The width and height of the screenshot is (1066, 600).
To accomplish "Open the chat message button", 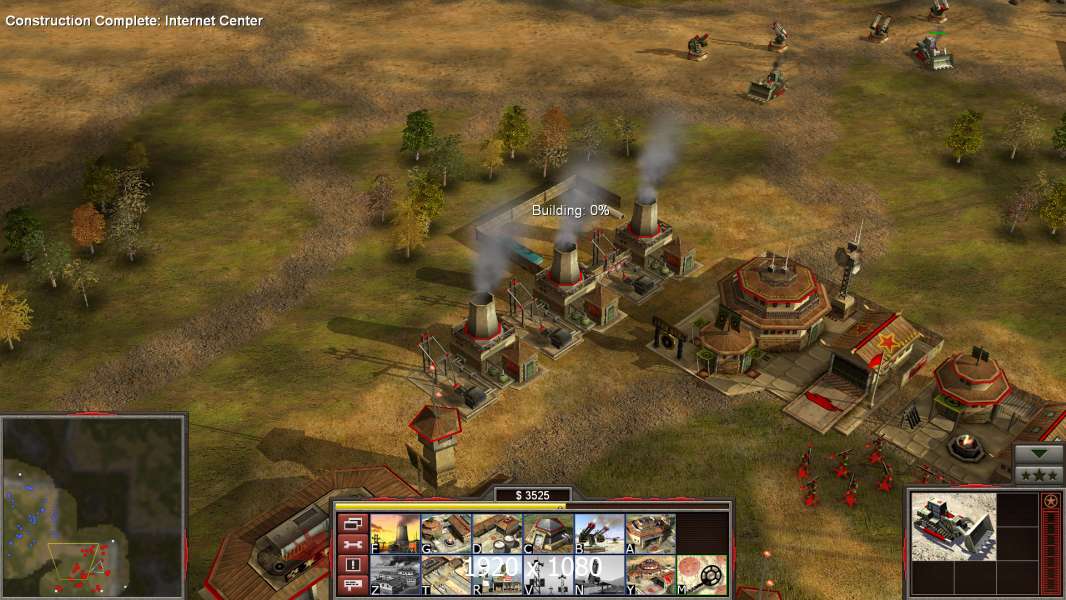I will point(352,586).
